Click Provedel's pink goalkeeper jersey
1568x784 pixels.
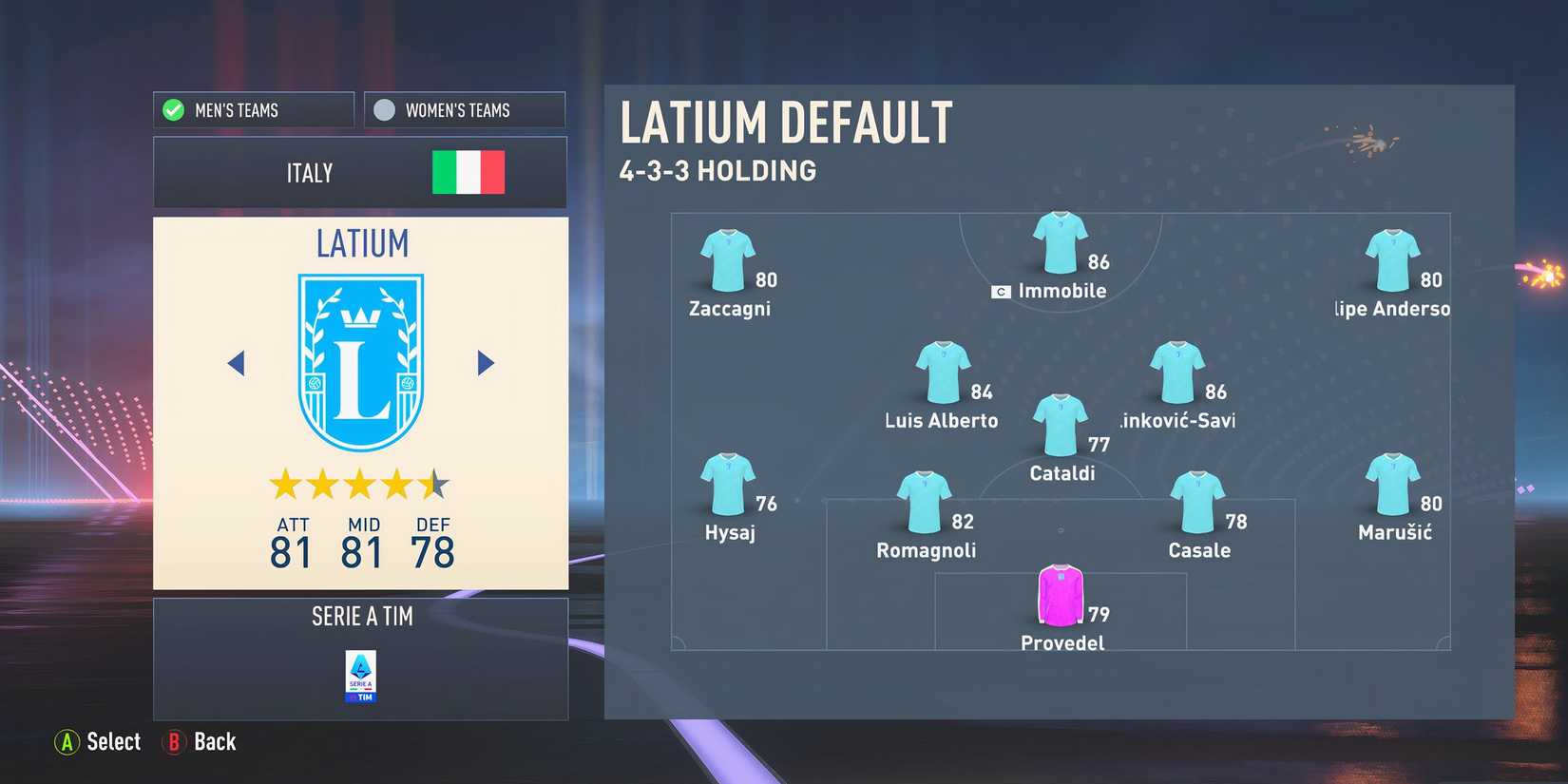coord(1061,594)
